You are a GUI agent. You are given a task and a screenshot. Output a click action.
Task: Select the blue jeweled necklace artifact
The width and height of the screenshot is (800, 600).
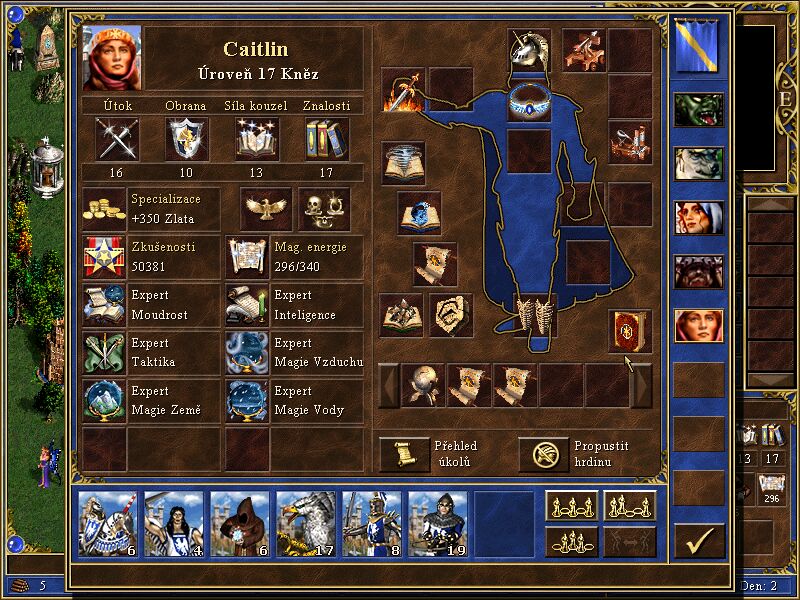[528, 102]
